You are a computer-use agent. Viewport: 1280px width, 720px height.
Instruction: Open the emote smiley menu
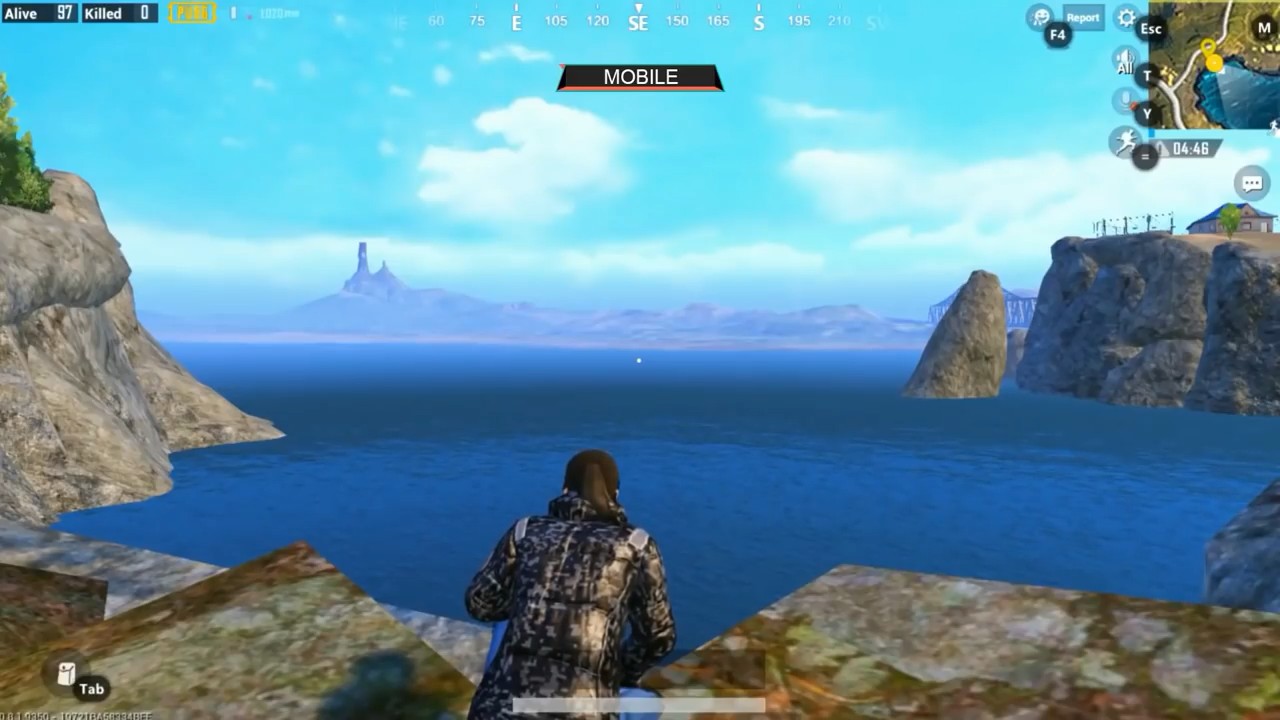coord(1041,17)
